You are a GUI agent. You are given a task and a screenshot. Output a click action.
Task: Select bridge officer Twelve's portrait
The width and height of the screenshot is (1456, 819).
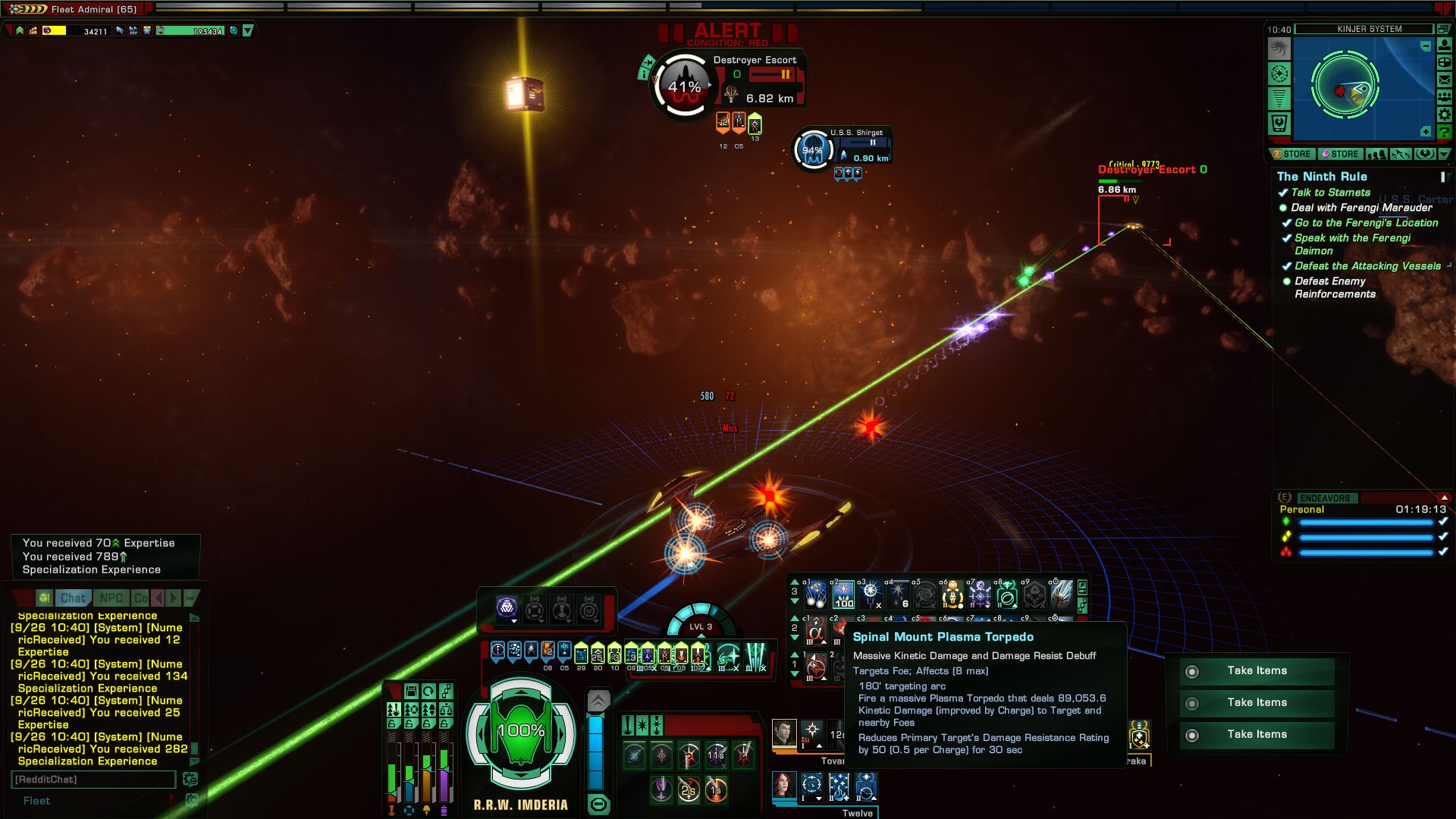(x=784, y=786)
